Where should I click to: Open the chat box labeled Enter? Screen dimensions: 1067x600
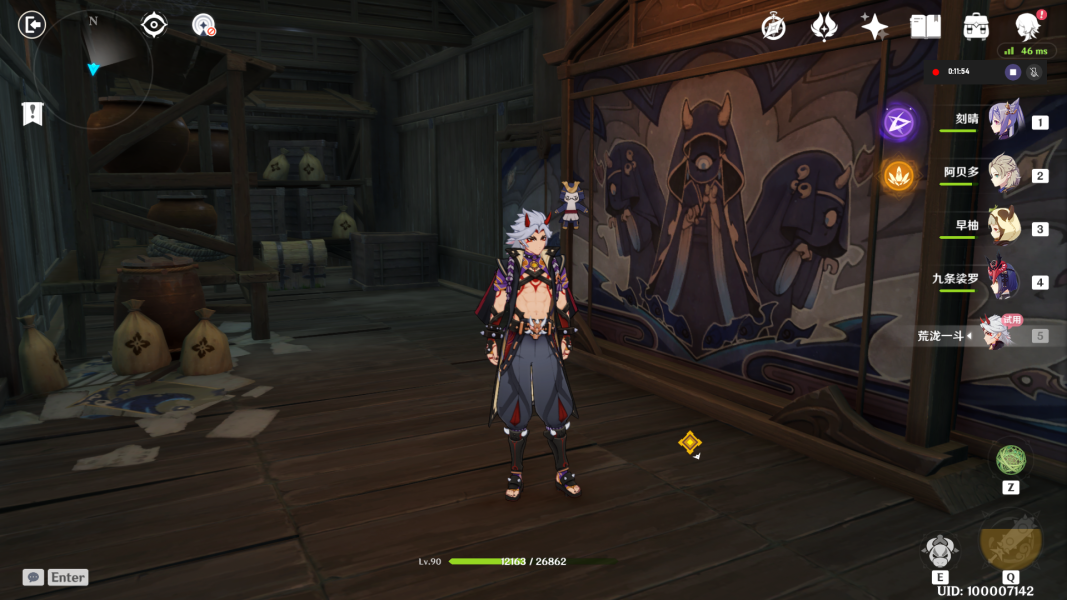click(x=56, y=577)
